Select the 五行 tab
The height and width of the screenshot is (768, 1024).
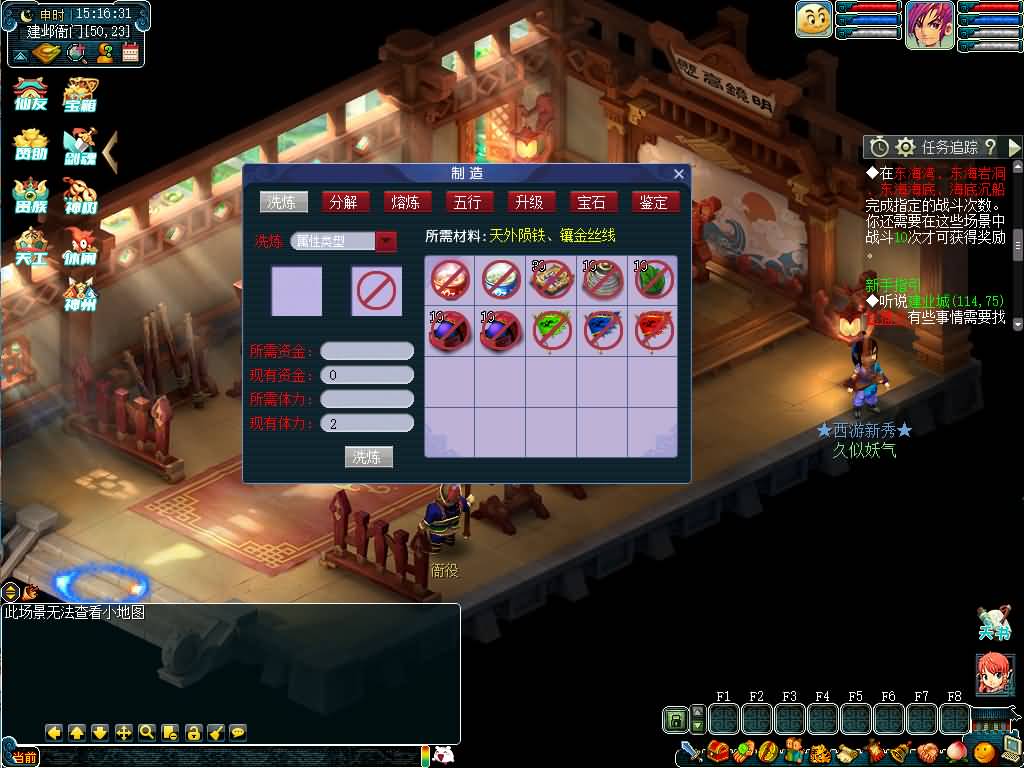467,202
